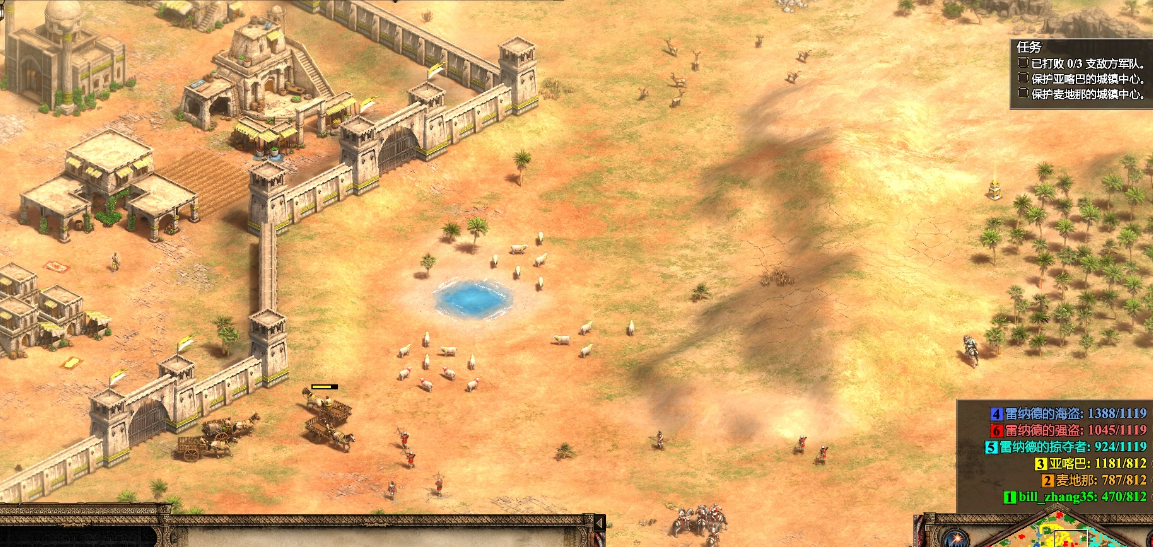The width and height of the screenshot is (1153, 547).
Task: Select player 雷纳德的强盗 in the scoreboard
Action: point(1068,430)
